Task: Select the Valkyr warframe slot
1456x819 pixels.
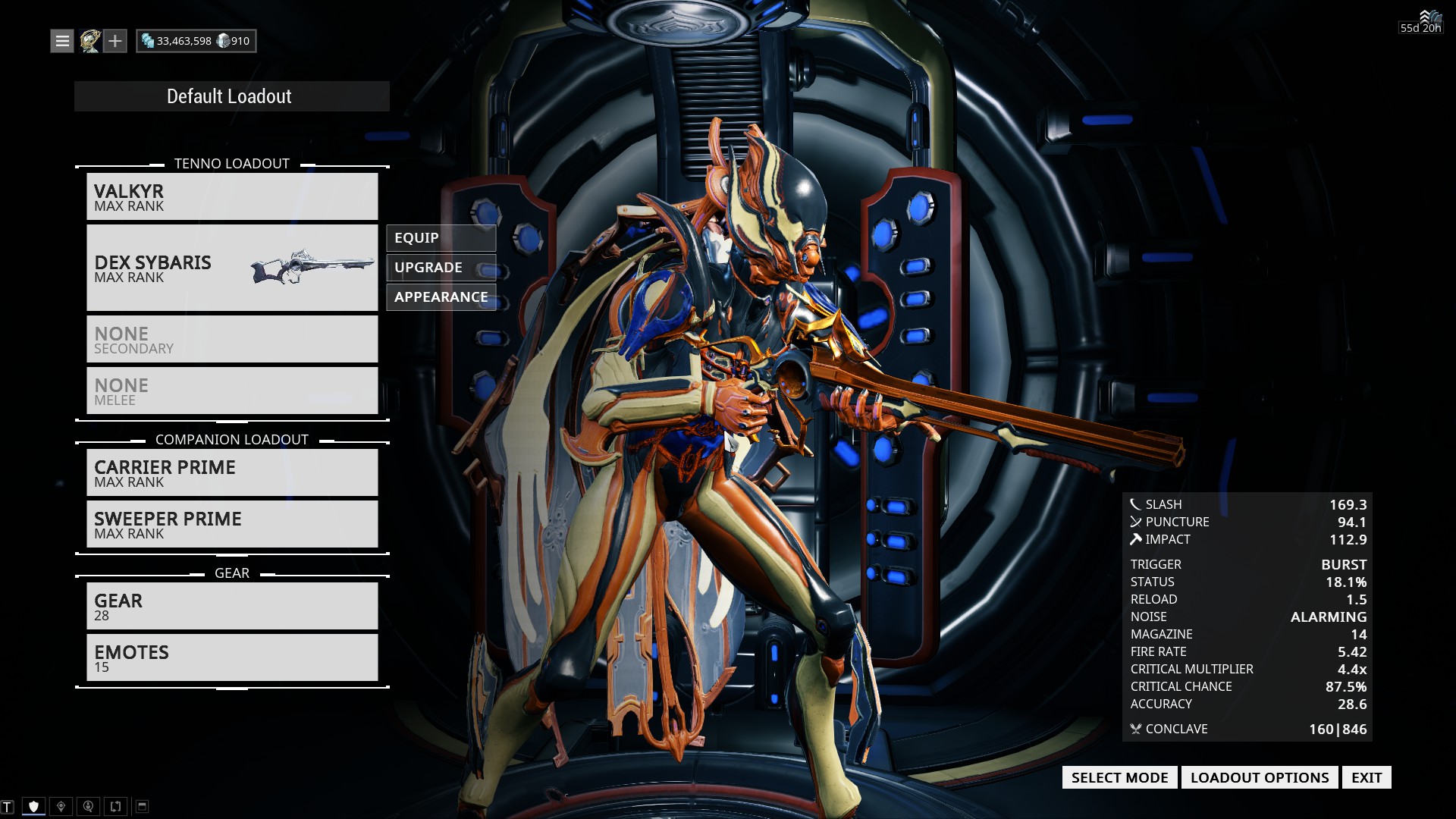Action: [x=231, y=197]
